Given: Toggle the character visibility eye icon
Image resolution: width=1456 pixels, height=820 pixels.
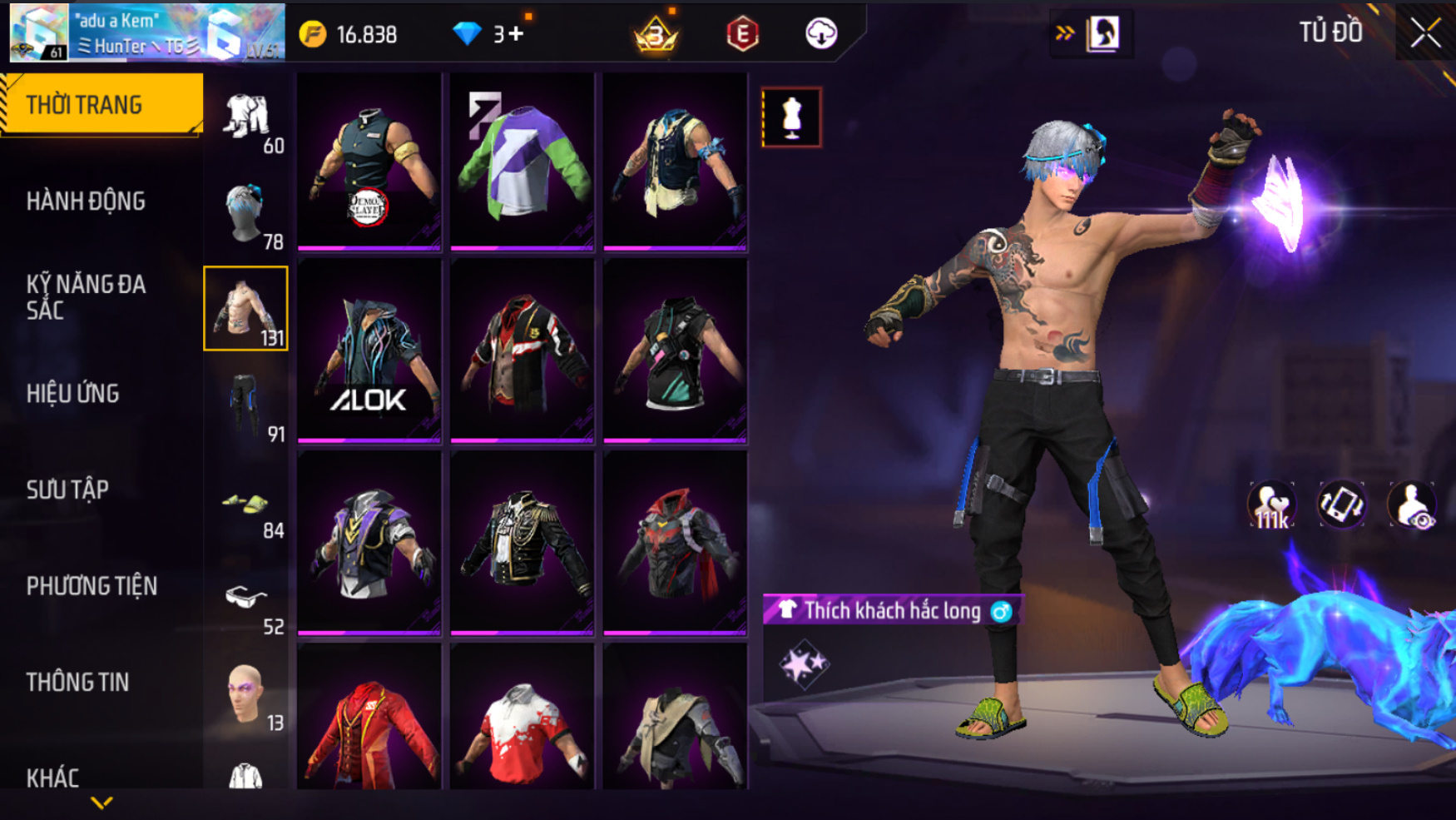Looking at the screenshot, I should click(1411, 505).
